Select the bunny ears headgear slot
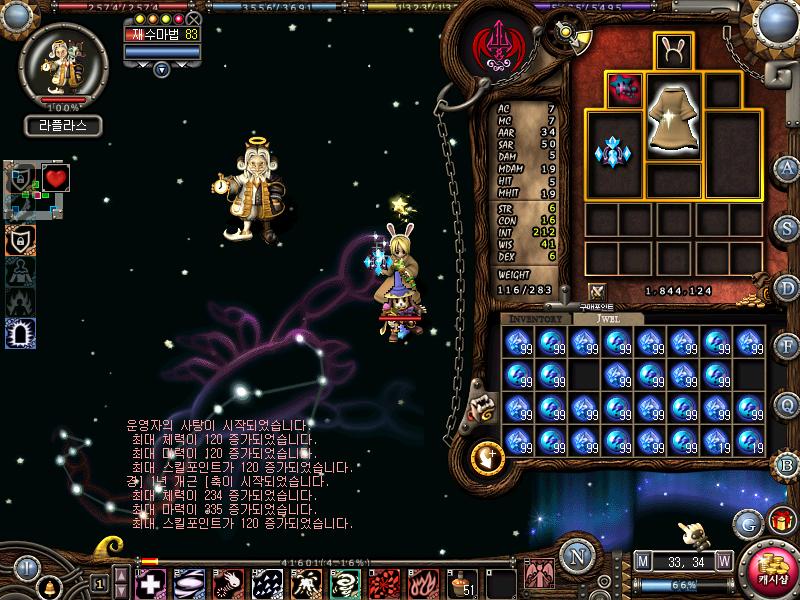The height and width of the screenshot is (600, 800). point(673,50)
